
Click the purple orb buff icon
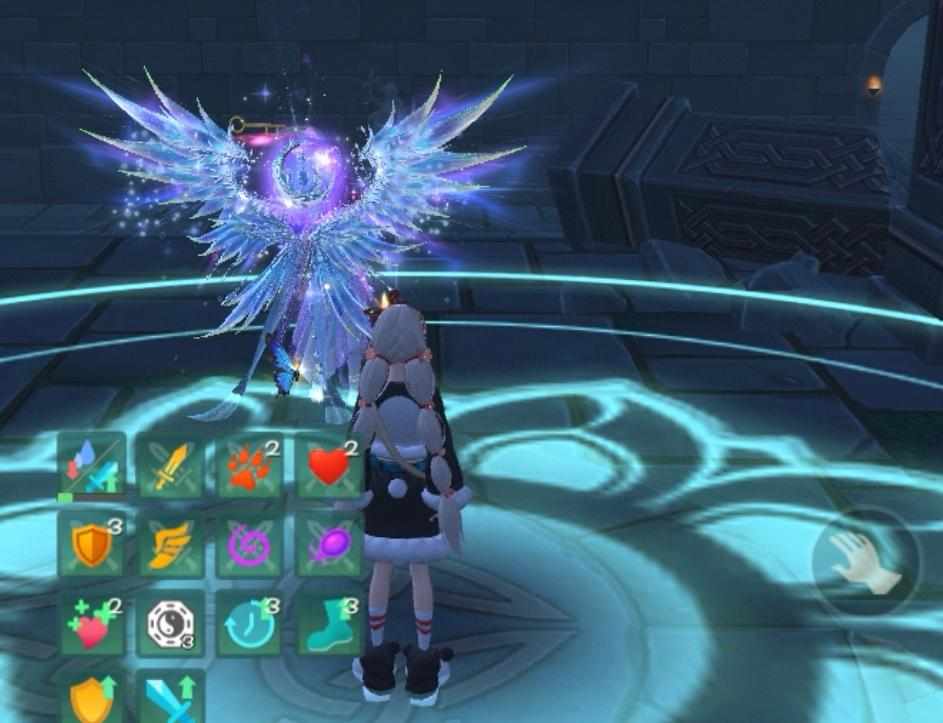[329, 546]
